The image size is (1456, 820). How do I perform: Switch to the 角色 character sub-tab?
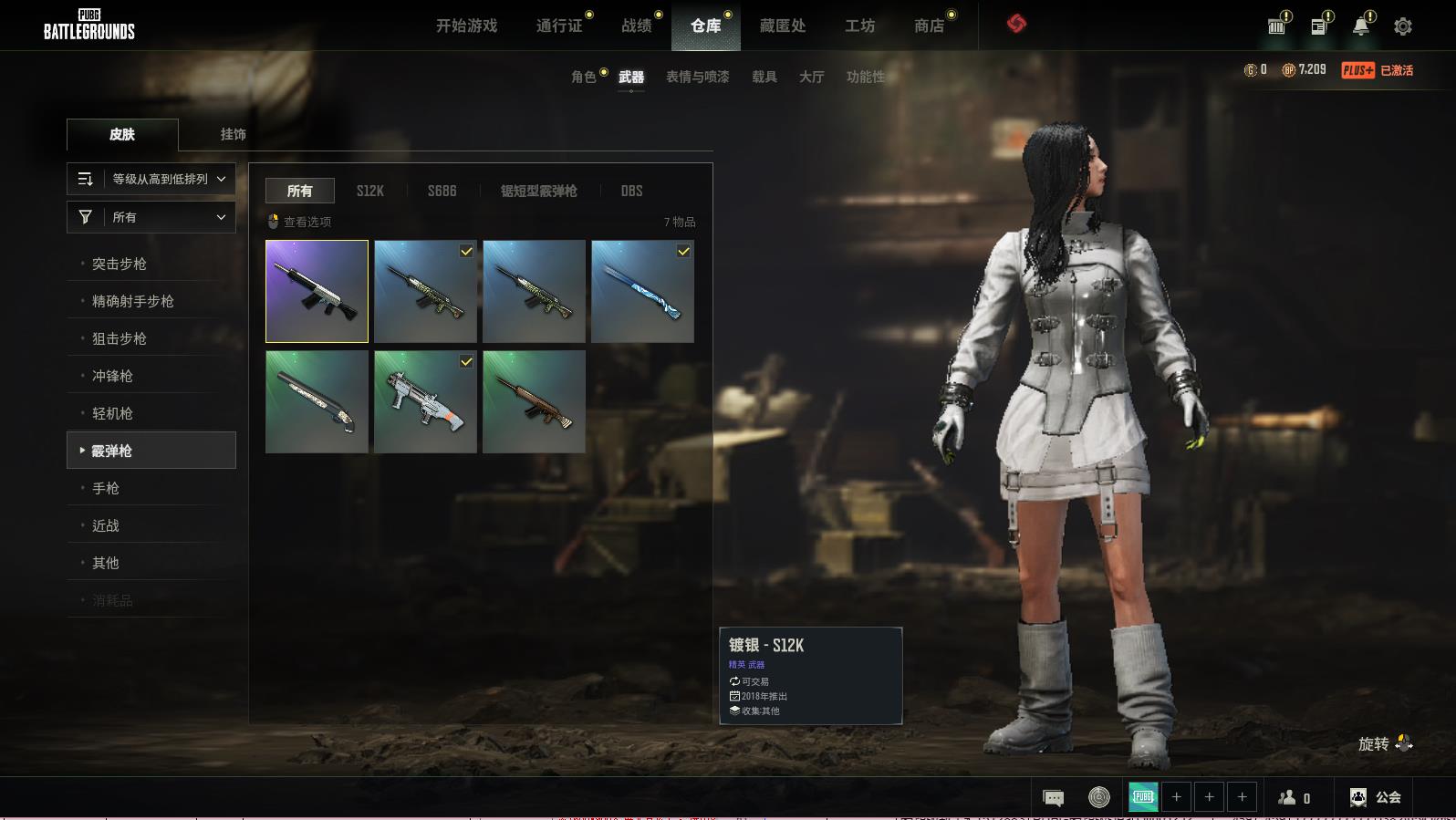584,77
